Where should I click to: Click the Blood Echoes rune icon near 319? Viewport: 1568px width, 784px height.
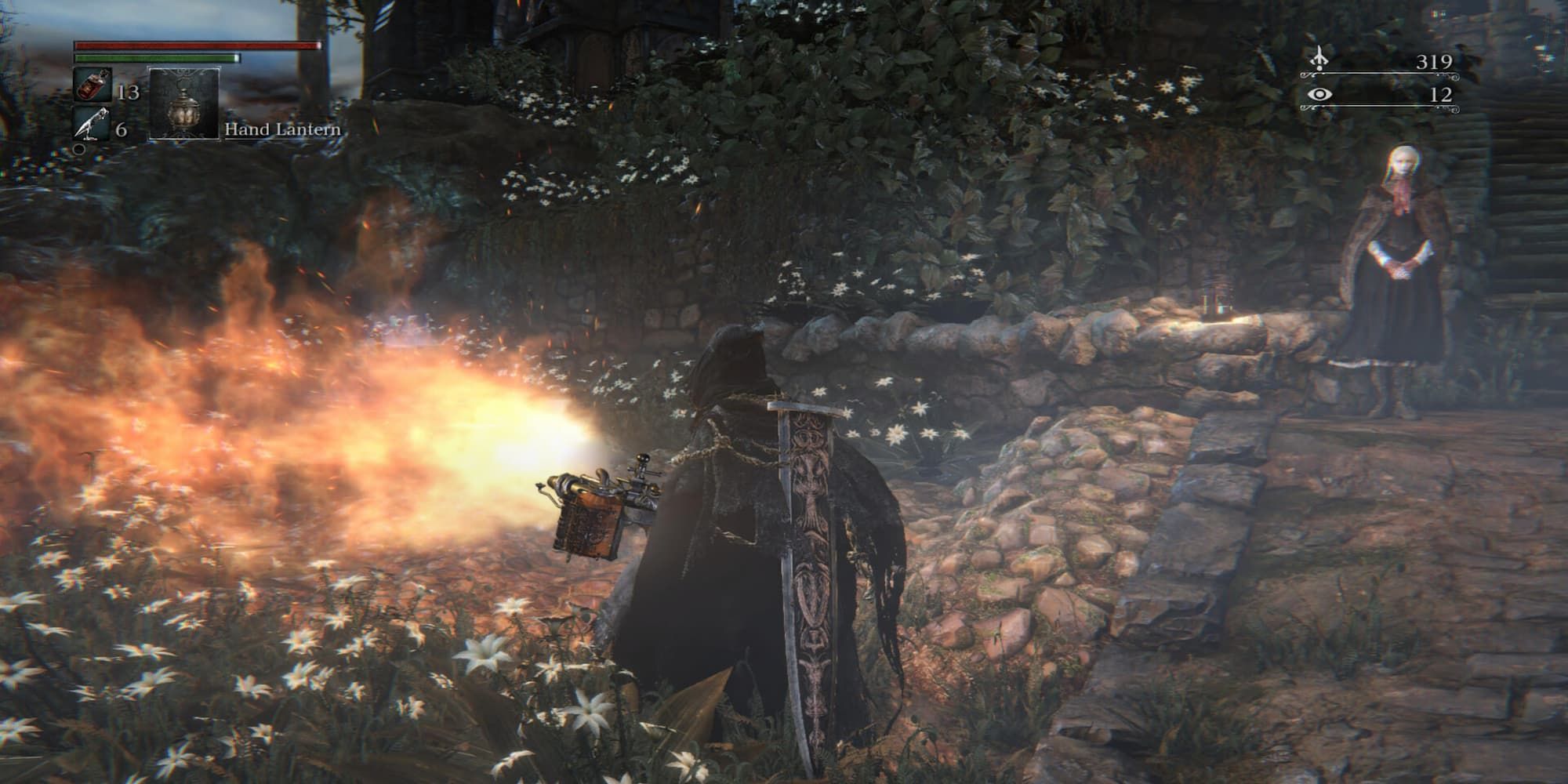pyautogui.click(x=1320, y=58)
